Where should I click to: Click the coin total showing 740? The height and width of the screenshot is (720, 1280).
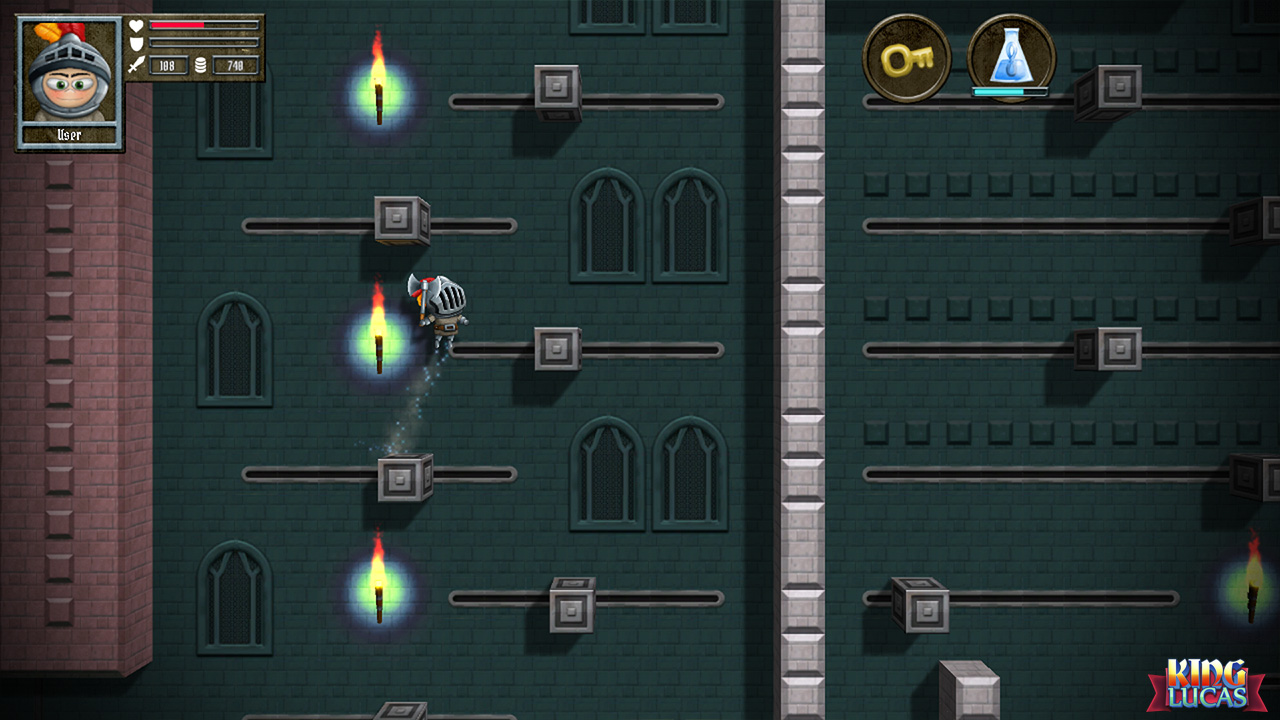(x=235, y=65)
